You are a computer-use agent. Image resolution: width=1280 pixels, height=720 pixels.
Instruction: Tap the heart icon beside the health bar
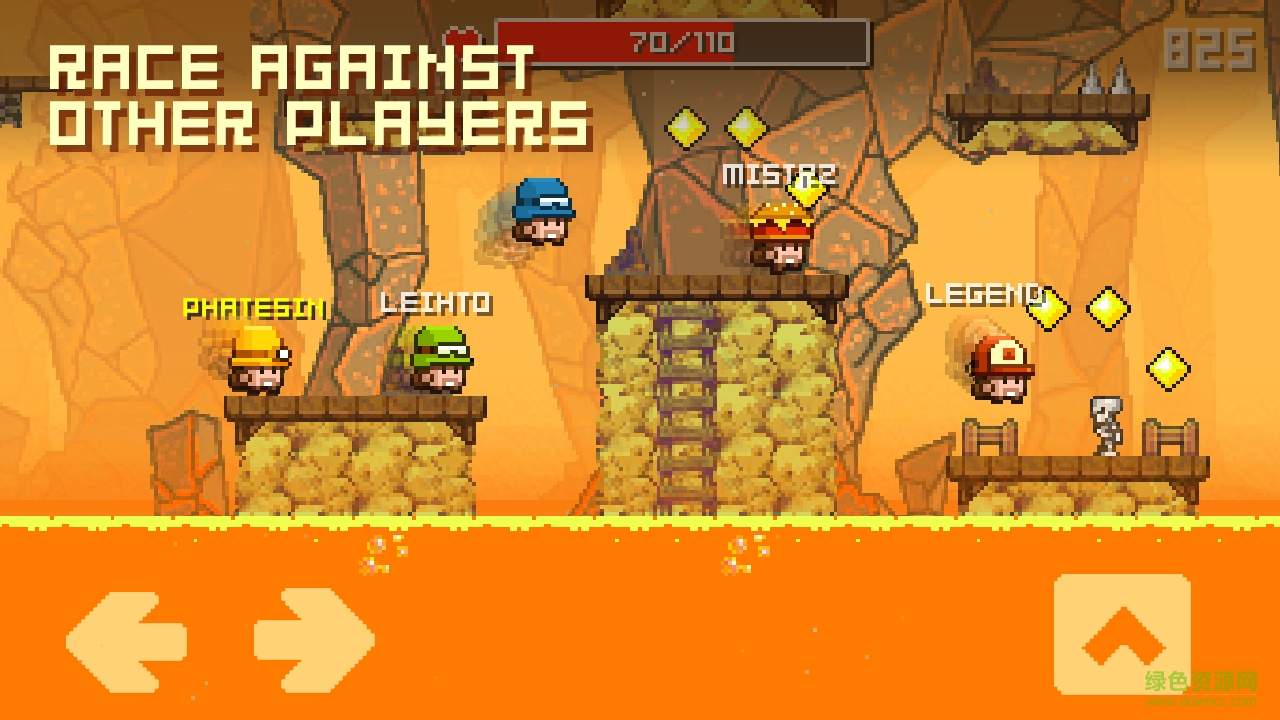click(461, 37)
